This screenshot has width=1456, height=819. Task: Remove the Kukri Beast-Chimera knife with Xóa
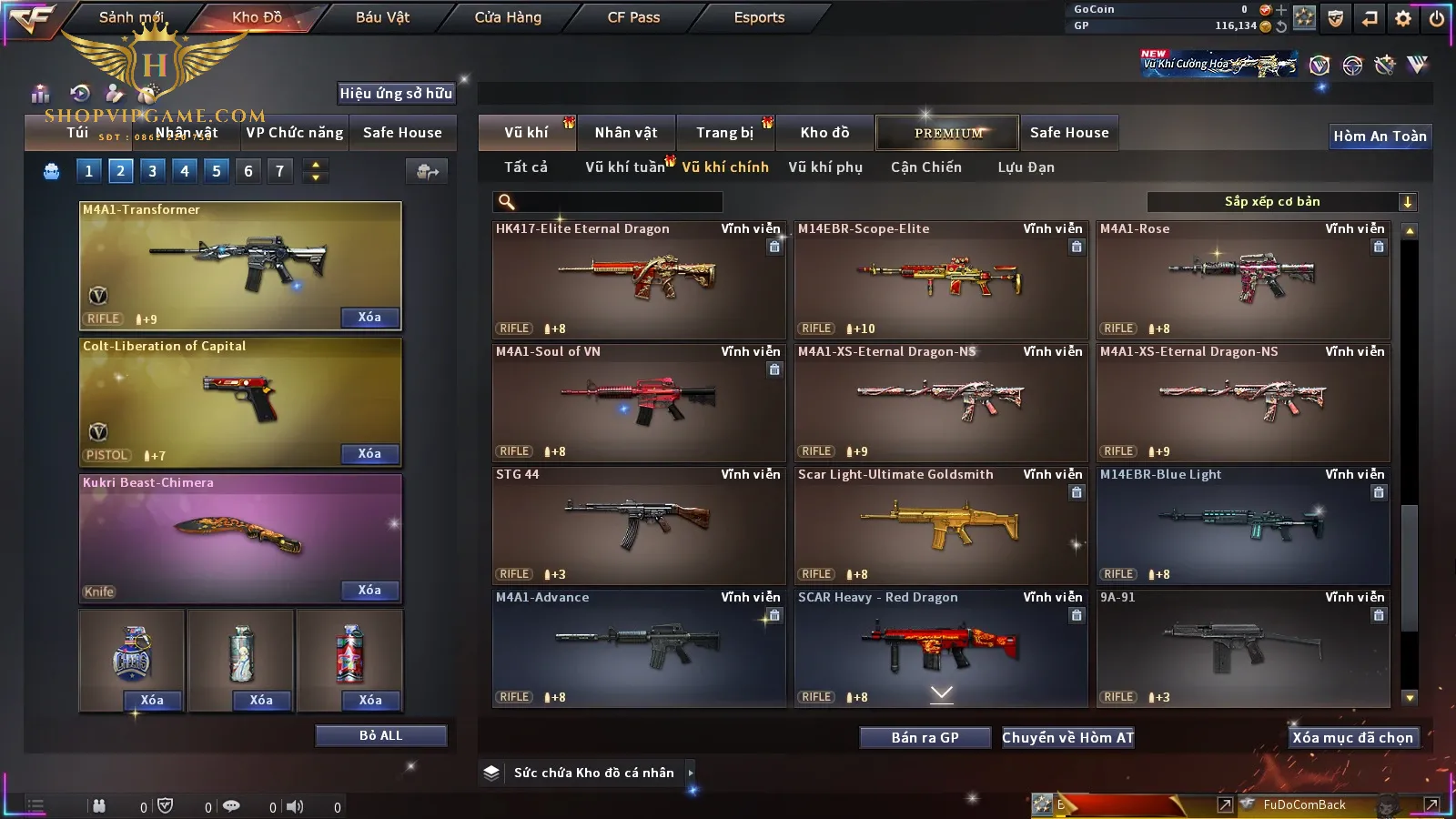tap(369, 591)
